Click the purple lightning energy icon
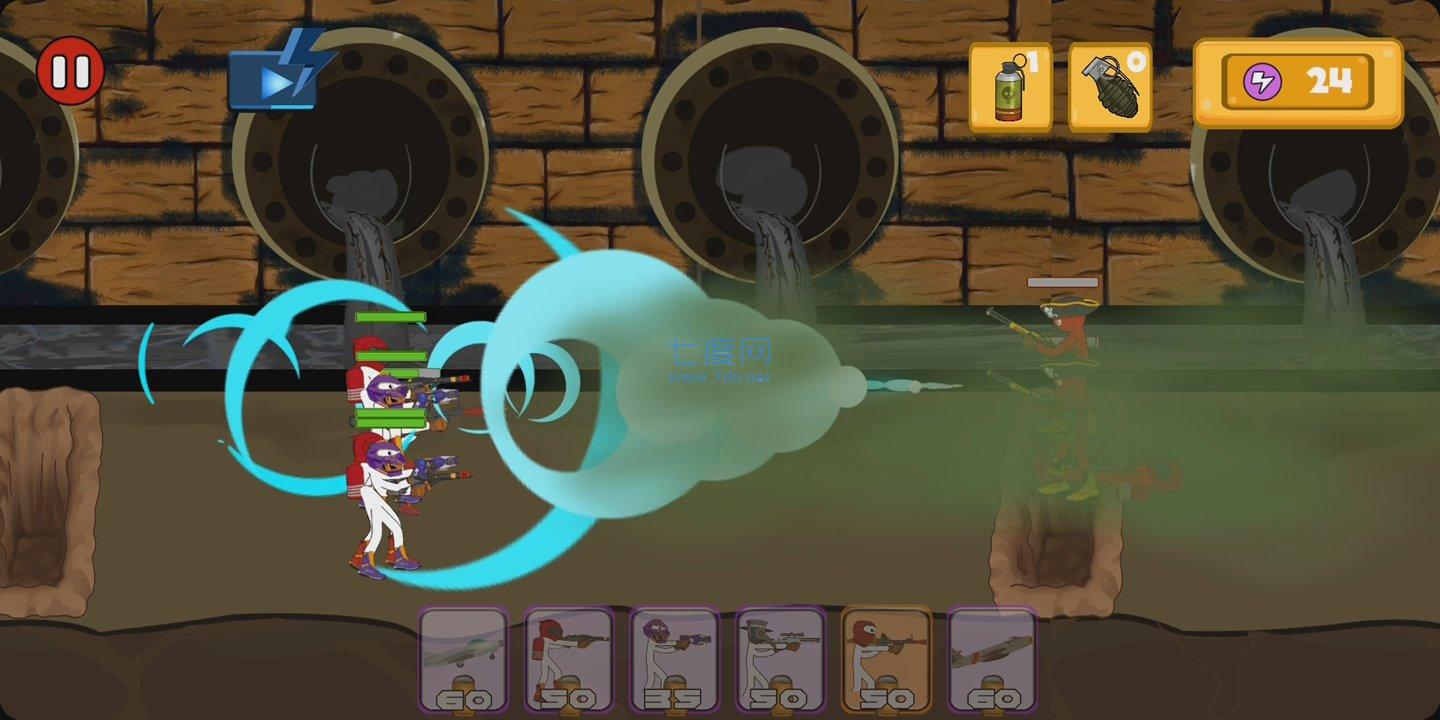The width and height of the screenshot is (1440, 720). [1262, 82]
